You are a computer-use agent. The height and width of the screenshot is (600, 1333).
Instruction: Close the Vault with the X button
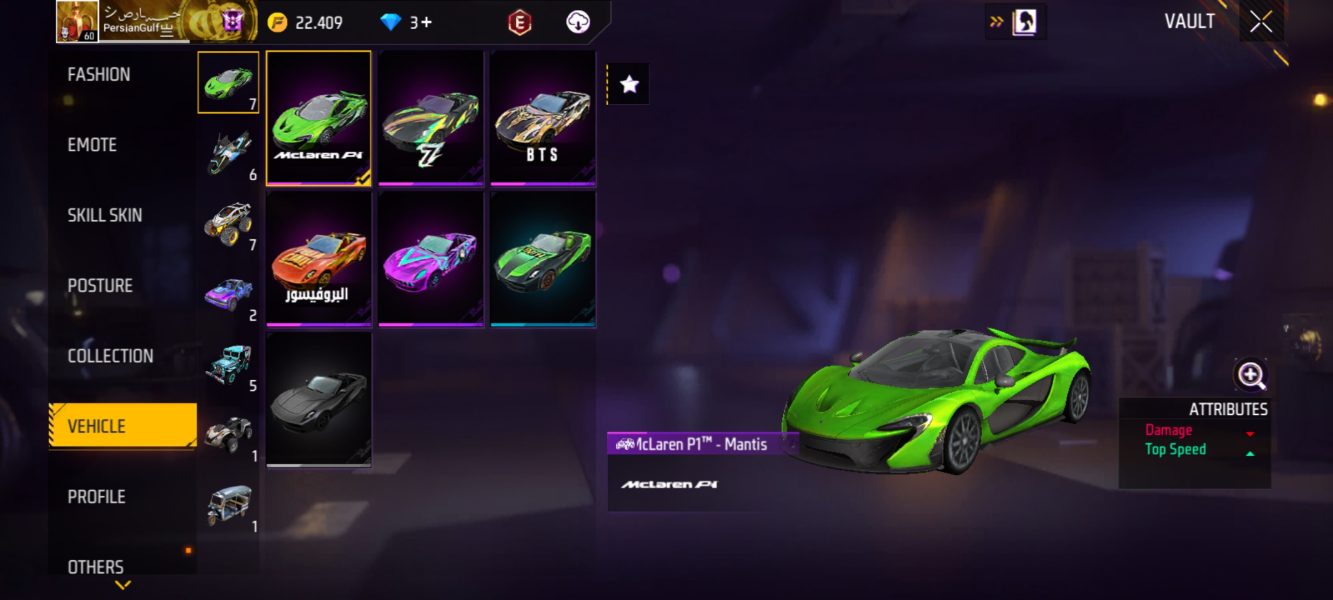pos(1261,22)
